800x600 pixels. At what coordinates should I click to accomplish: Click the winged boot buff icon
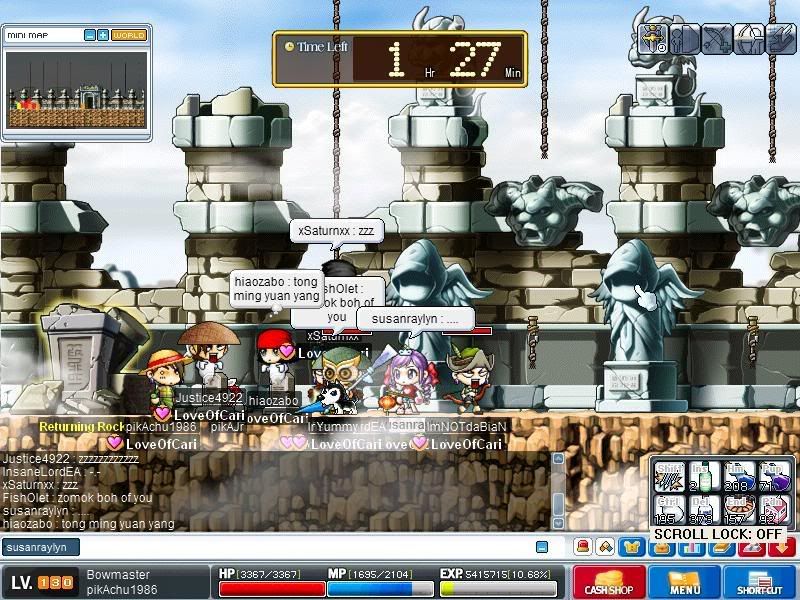[x=780, y=39]
